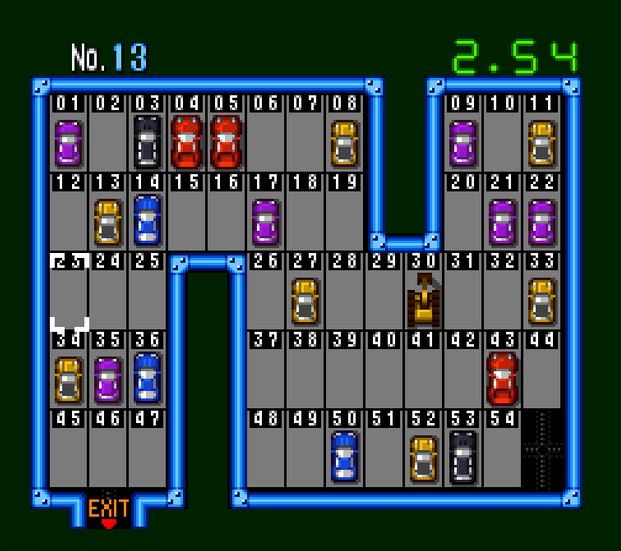
Task: Select the red car in space 05
Action: tap(226, 142)
